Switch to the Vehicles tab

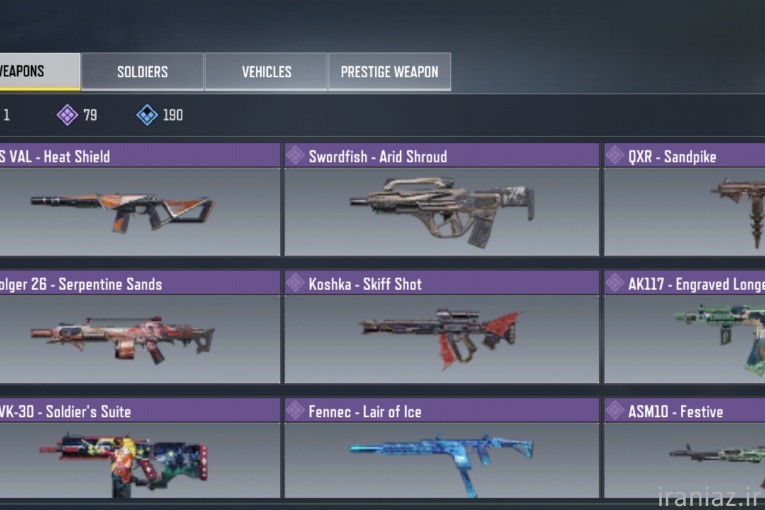(266, 72)
